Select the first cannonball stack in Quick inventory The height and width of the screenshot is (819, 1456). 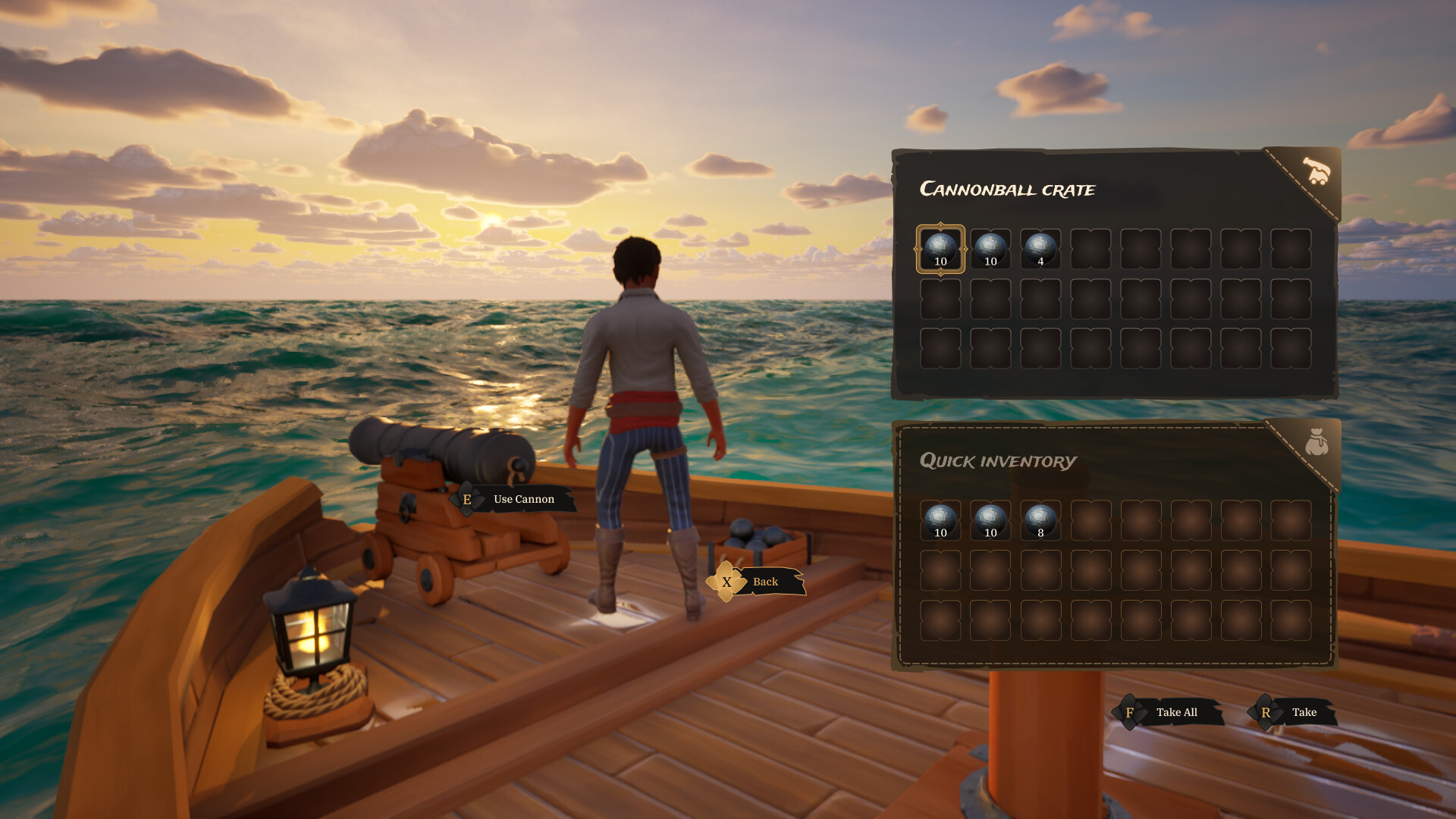coord(940,519)
